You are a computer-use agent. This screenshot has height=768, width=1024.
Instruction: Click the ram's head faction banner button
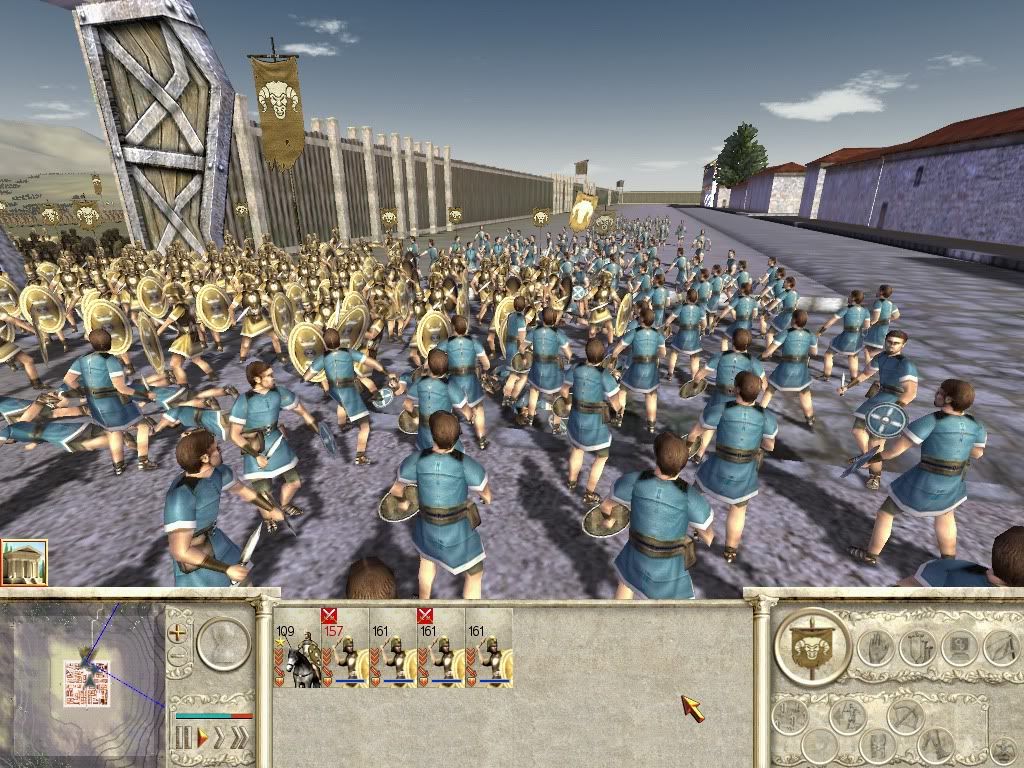(813, 647)
